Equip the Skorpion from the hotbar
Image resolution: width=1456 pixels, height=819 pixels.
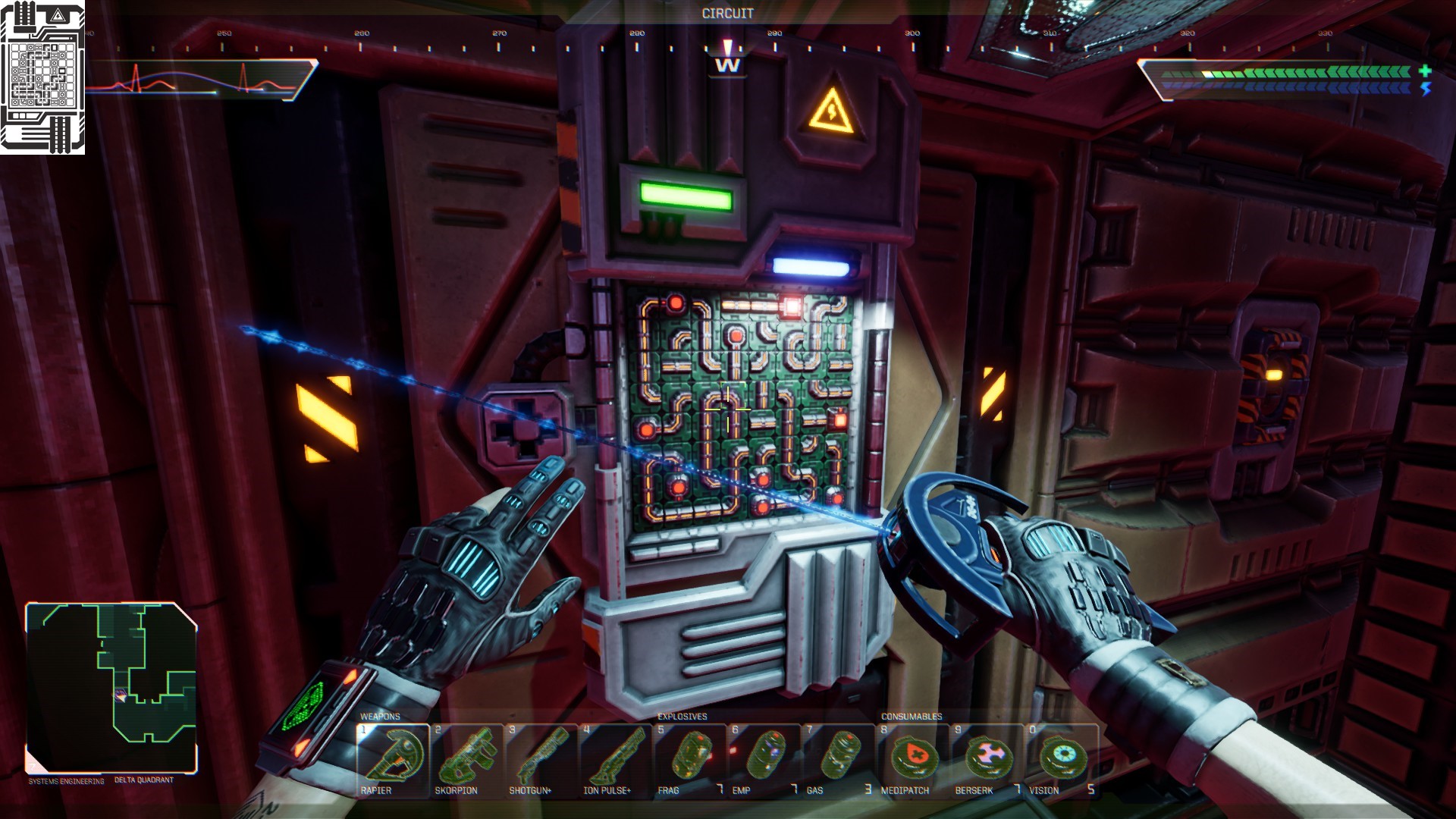466,759
